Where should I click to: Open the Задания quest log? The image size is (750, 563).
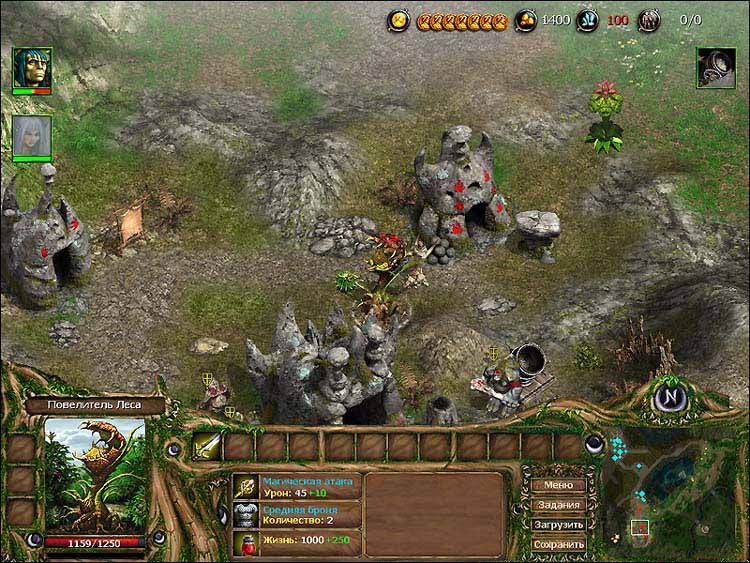coord(558,505)
